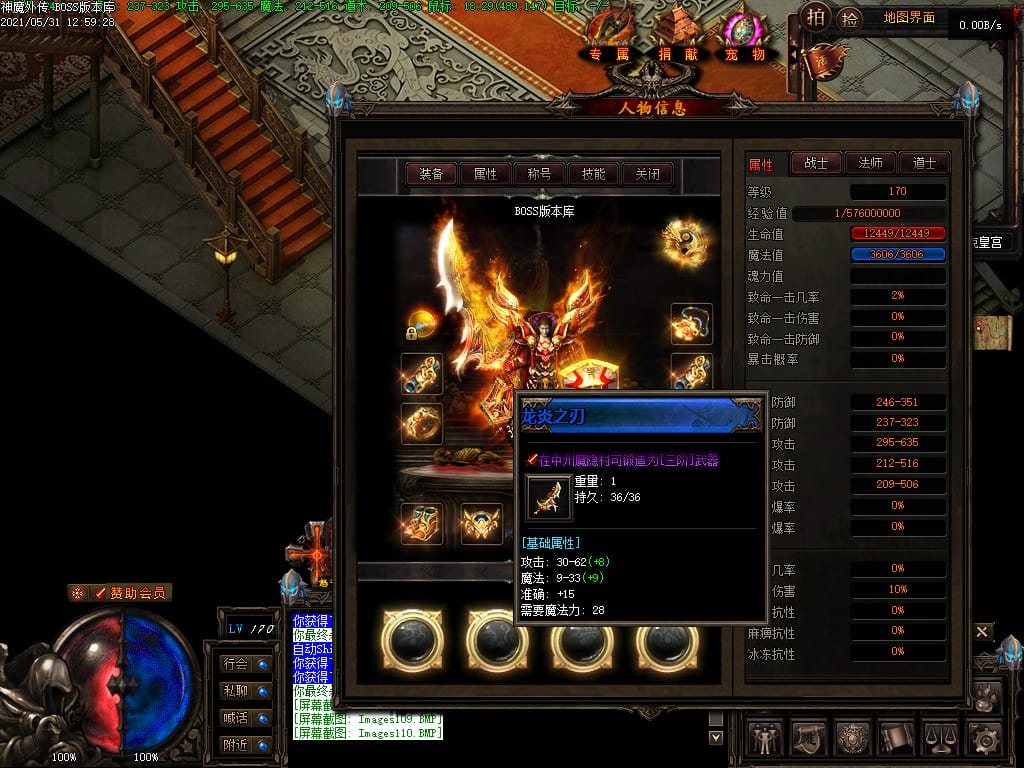The width and height of the screenshot is (1024, 768).
Task: Select the 战士 warrior stats tab
Action: pos(816,163)
